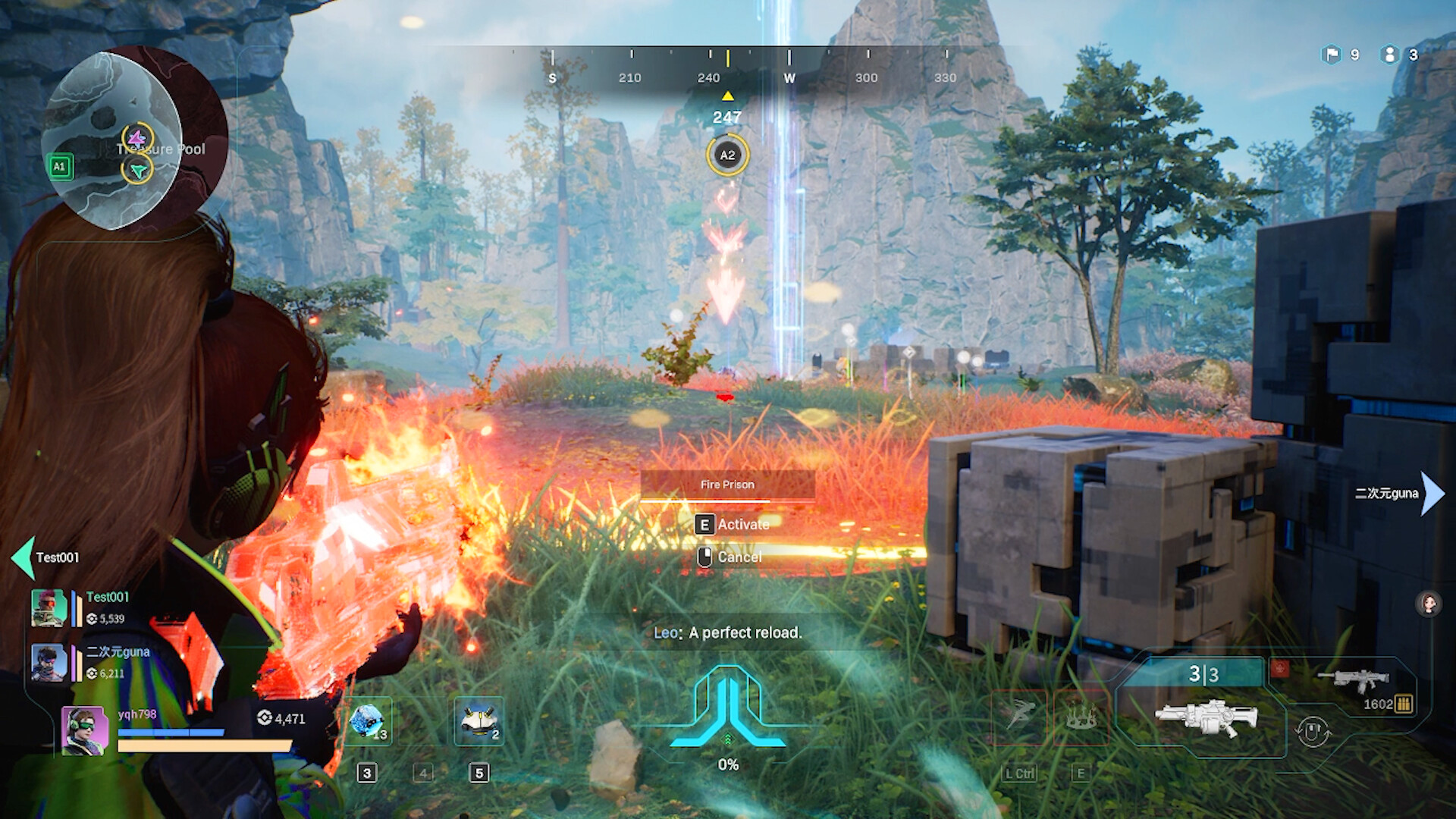Activate the flaming crown ability icon
1456x819 pixels.
[1081, 716]
